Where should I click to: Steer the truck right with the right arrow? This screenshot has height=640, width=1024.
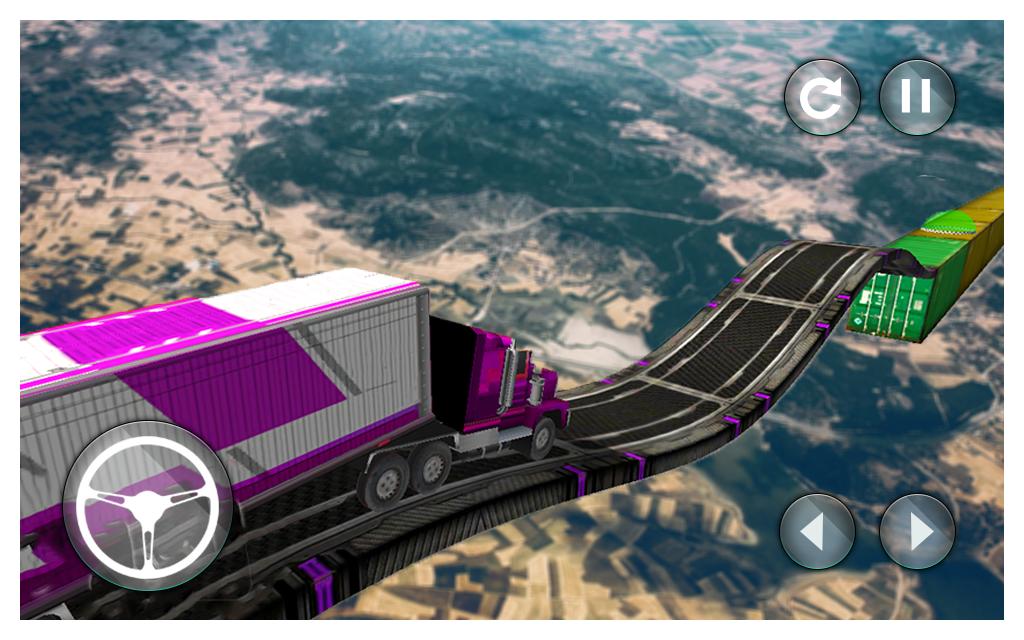[917, 531]
